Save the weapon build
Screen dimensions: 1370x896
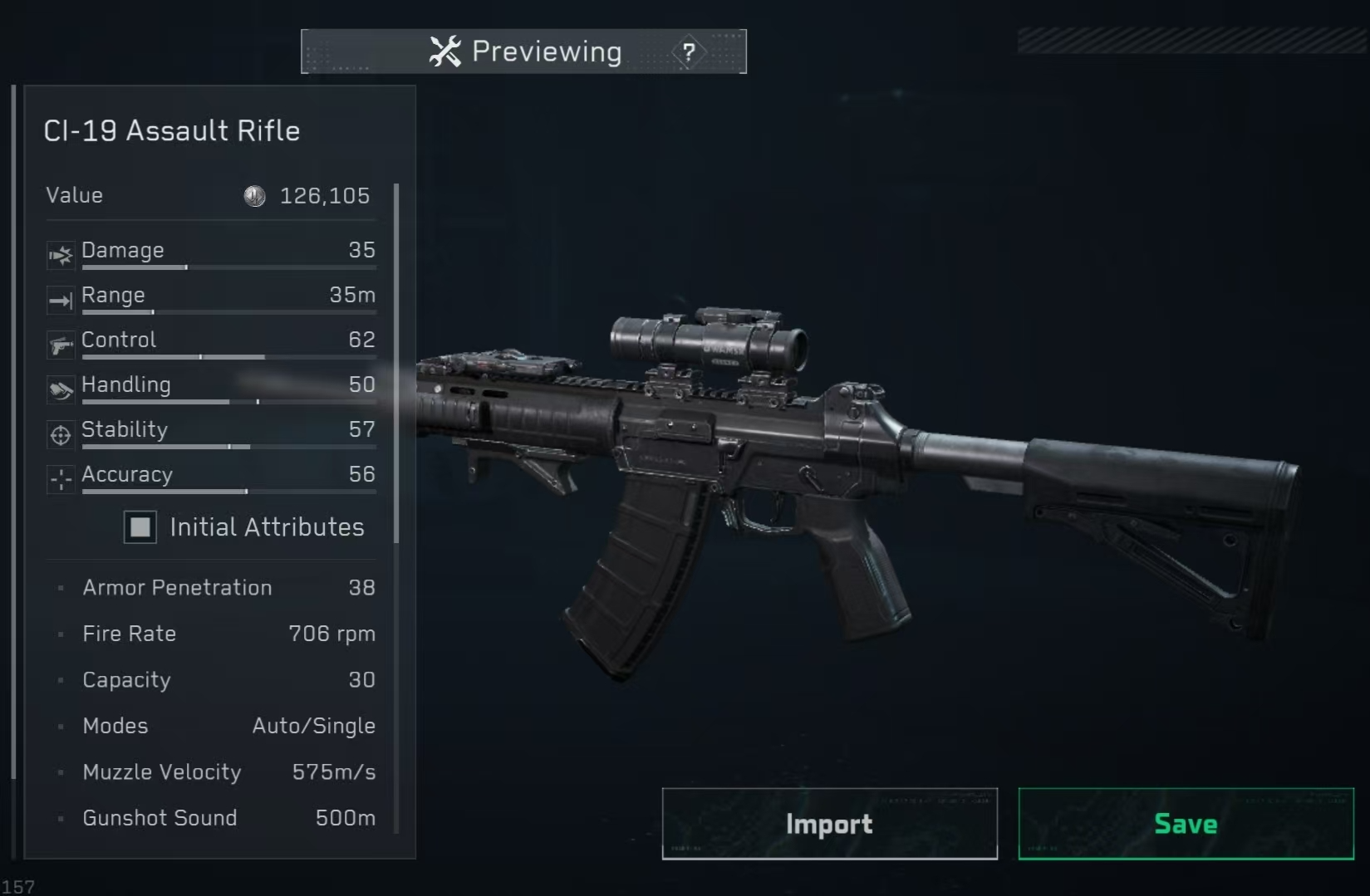click(1186, 824)
